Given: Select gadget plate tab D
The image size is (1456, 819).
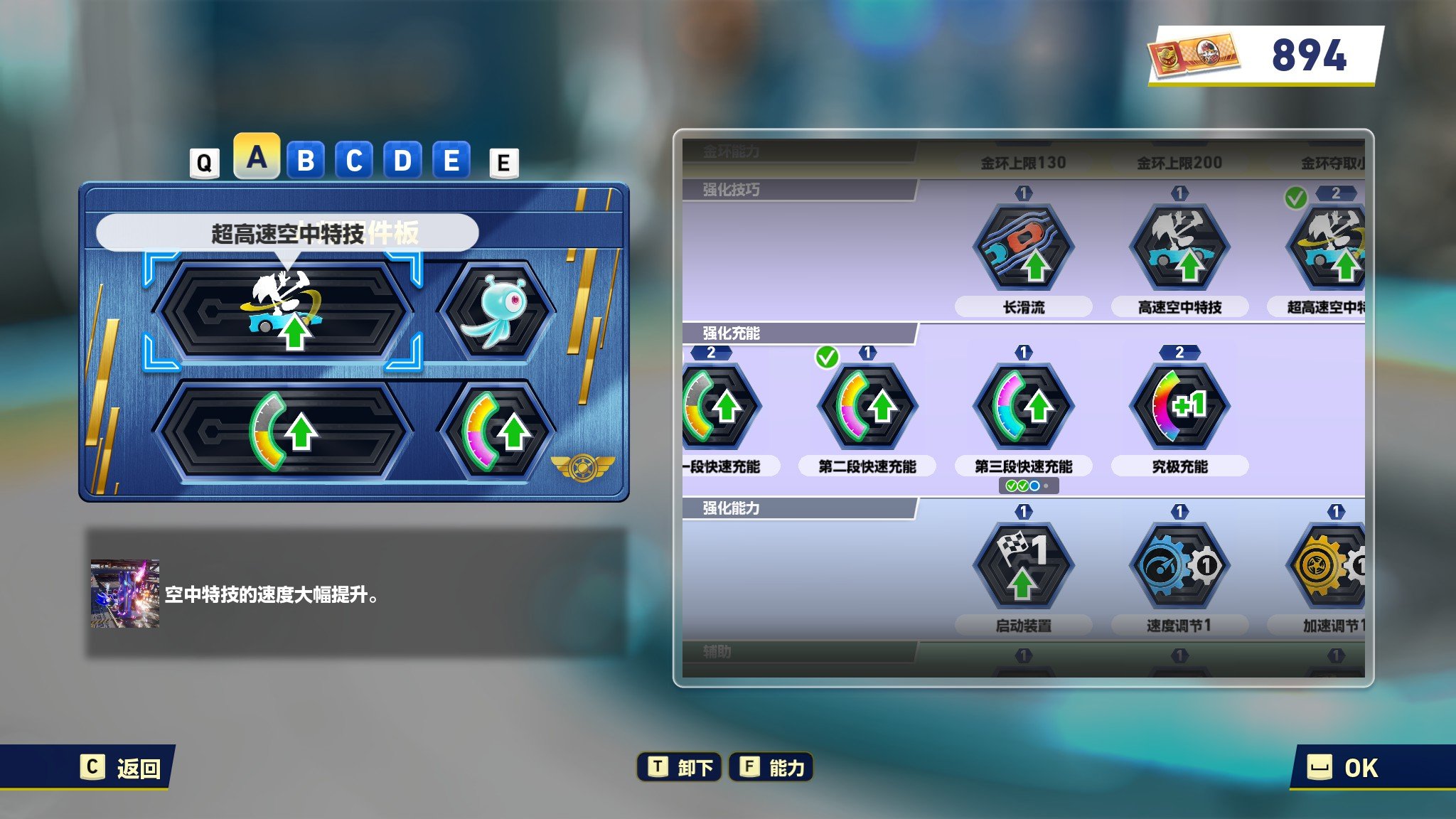Looking at the screenshot, I should click(402, 161).
